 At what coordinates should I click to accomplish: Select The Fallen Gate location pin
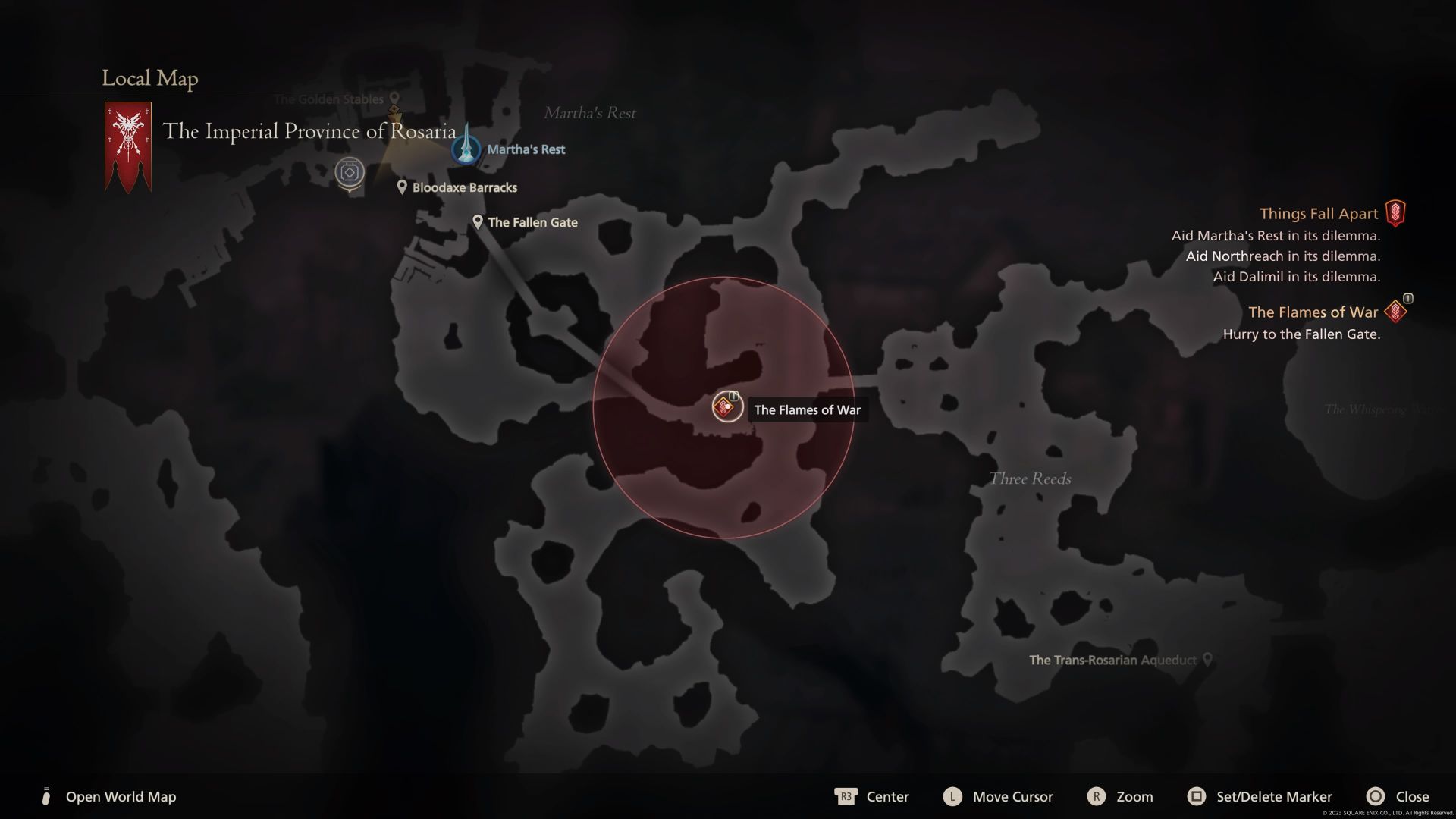(478, 222)
